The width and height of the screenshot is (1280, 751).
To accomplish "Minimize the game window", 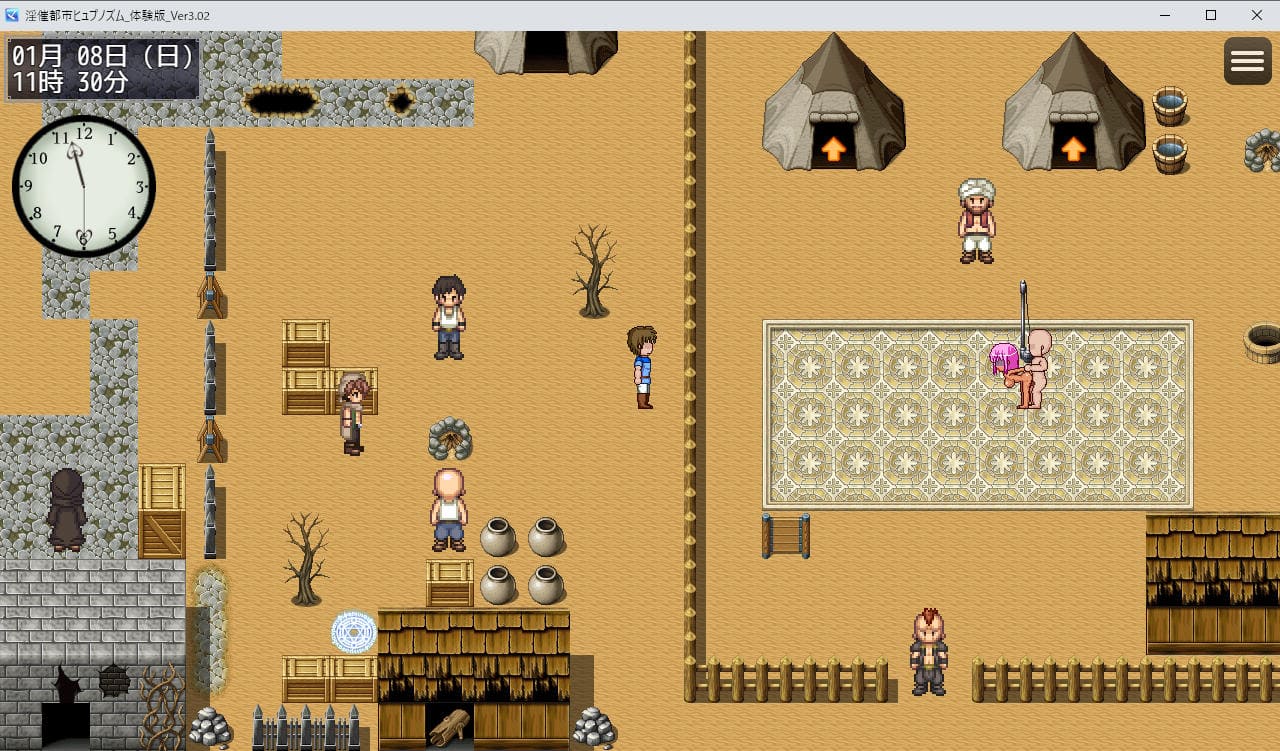I will (x=1165, y=15).
